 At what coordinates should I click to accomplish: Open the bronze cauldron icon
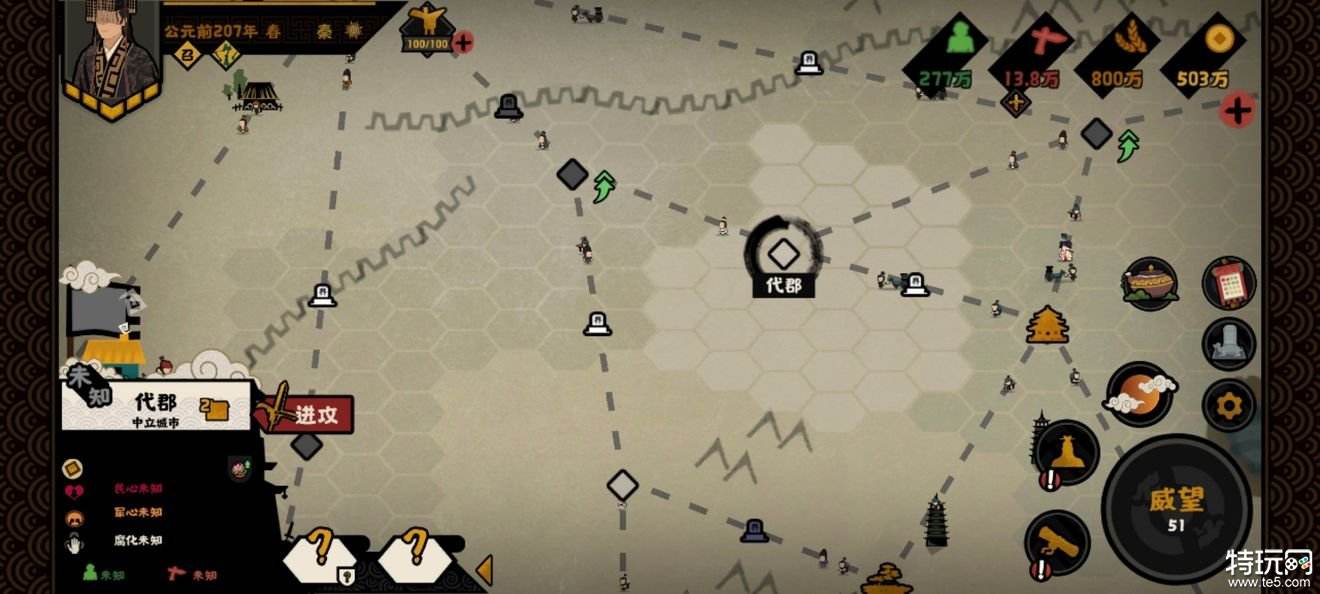pos(1149,284)
